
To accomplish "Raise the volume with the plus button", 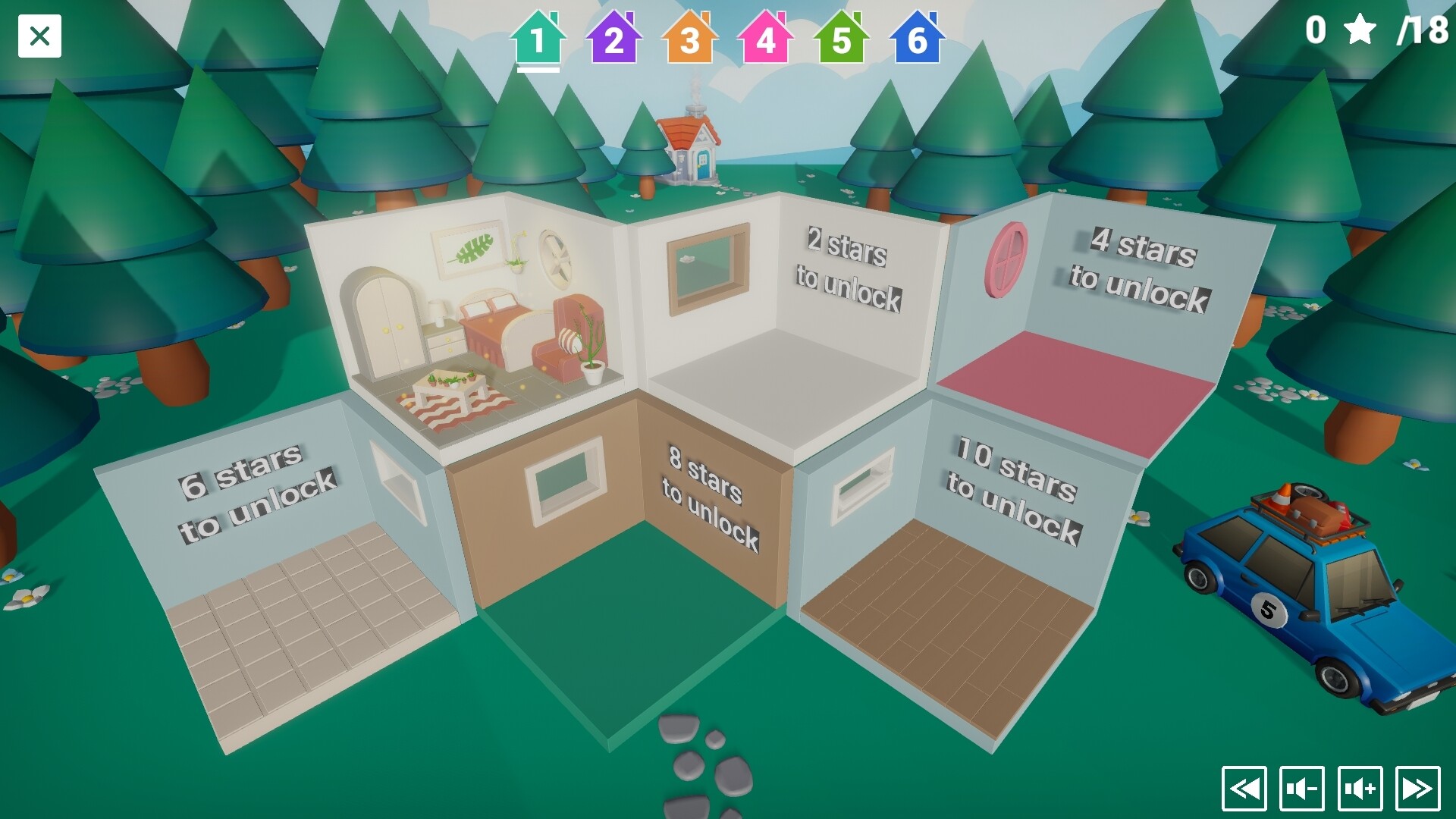I will [x=1360, y=789].
